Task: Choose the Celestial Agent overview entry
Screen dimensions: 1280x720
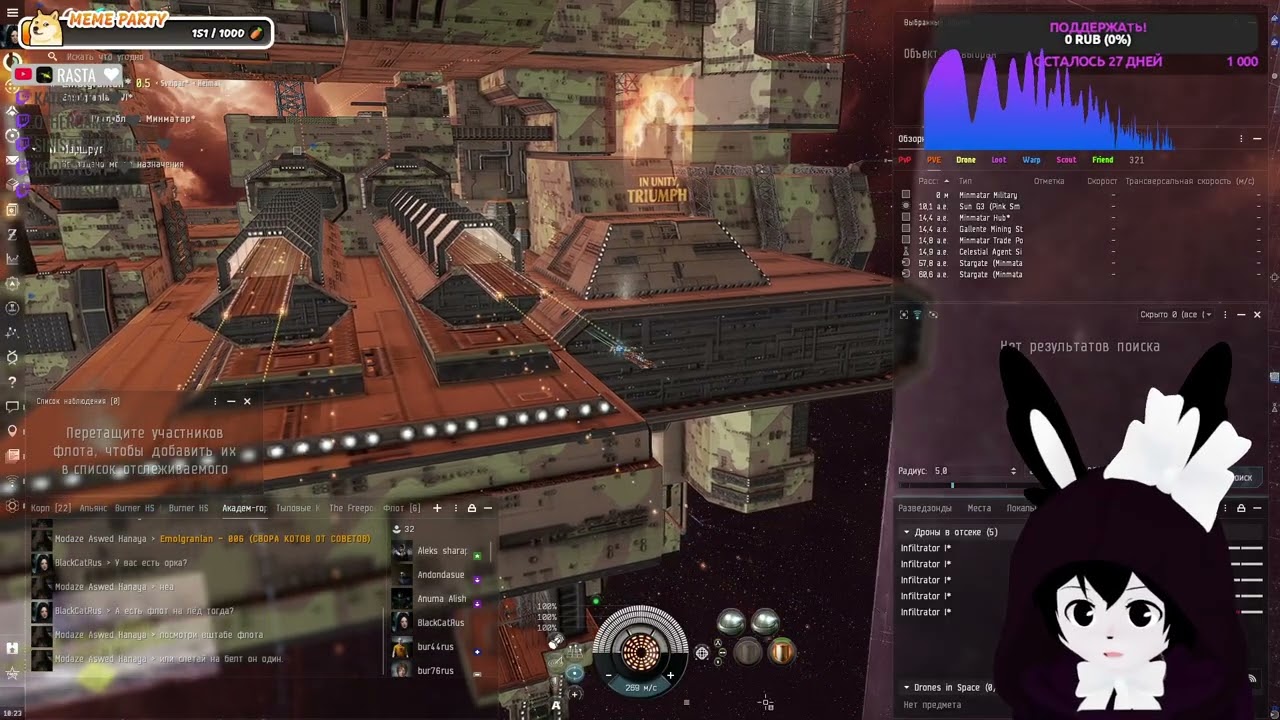Action: (x=989, y=252)
